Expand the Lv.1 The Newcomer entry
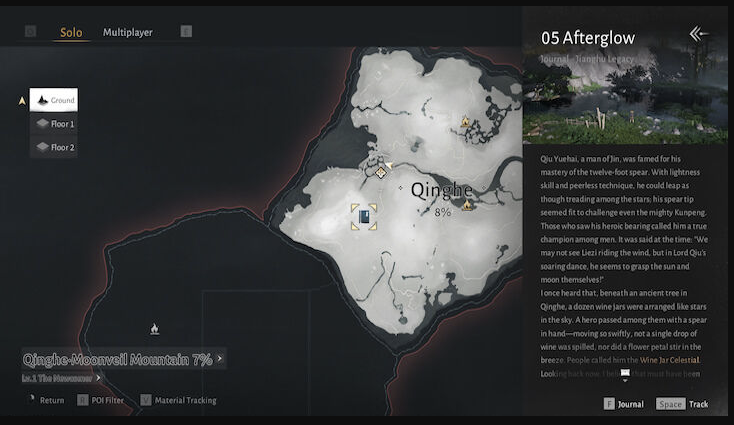Image resolution: width=734 pixels, height=425 pixels. (61, 379)
